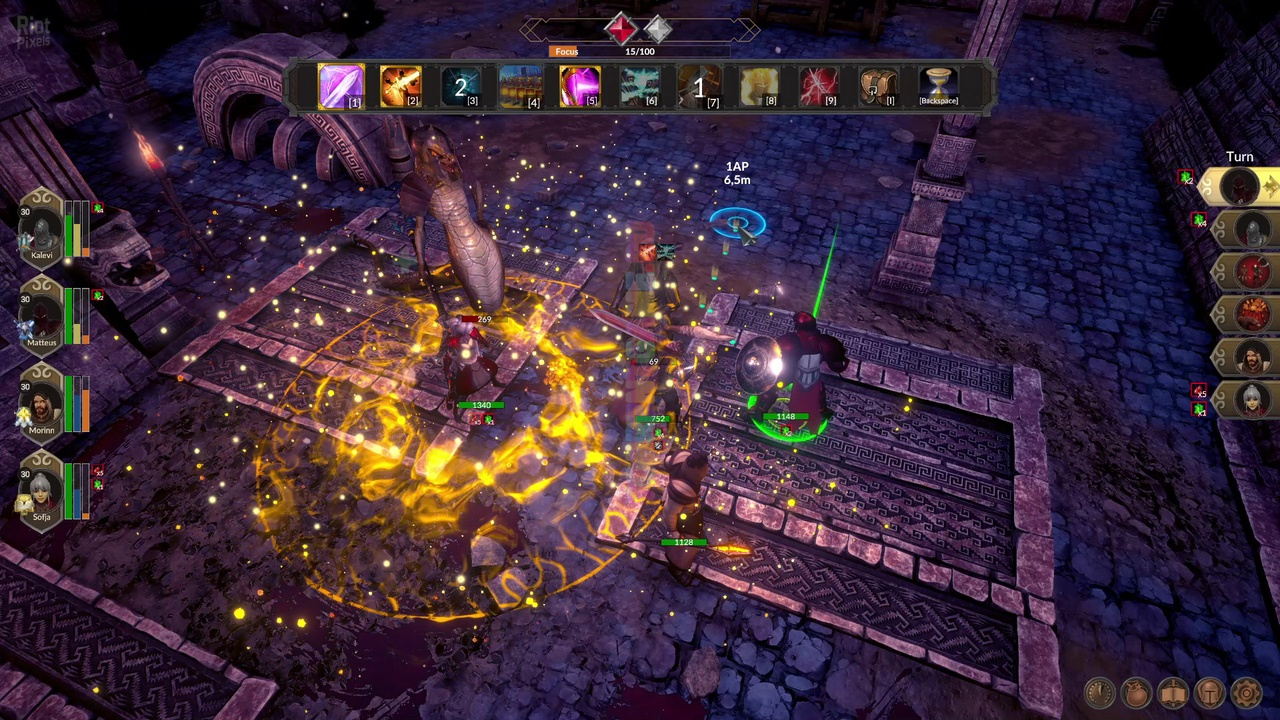Trigger the red lightning ability in slot 9
This screenshot has width=1280, height=720.
819,85
